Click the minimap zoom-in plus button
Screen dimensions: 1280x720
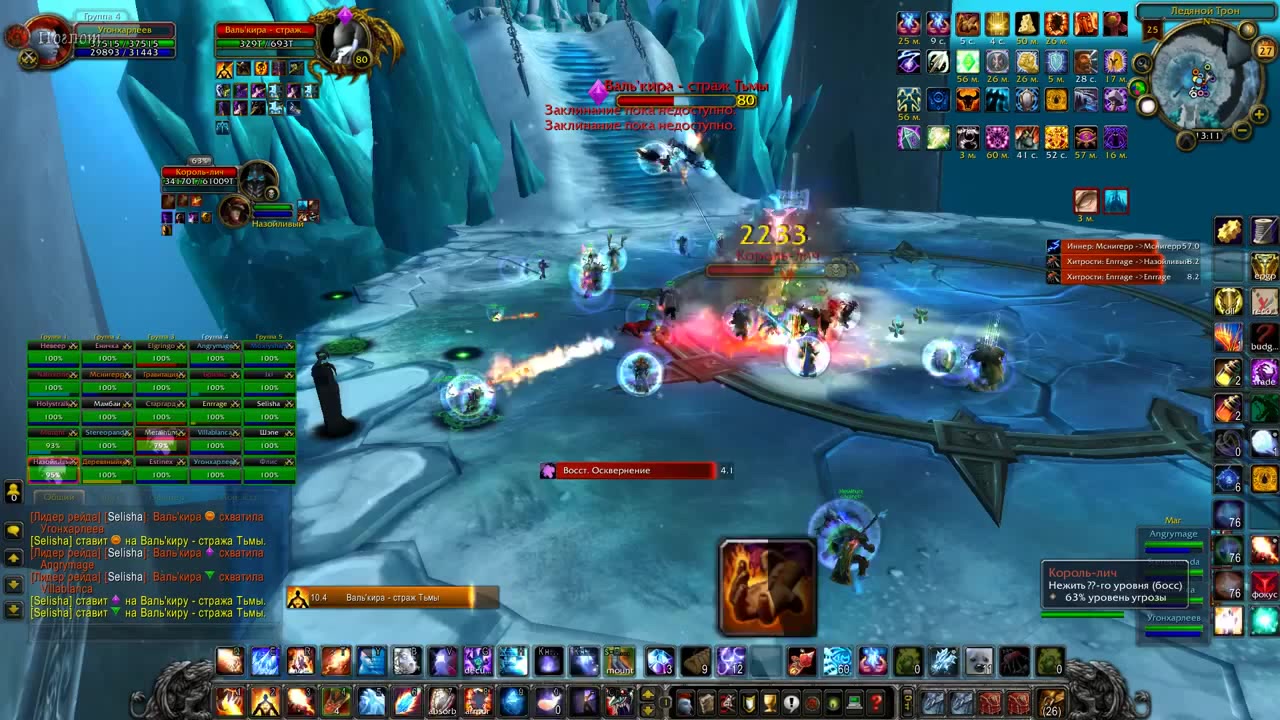[x=1259, y=114]
